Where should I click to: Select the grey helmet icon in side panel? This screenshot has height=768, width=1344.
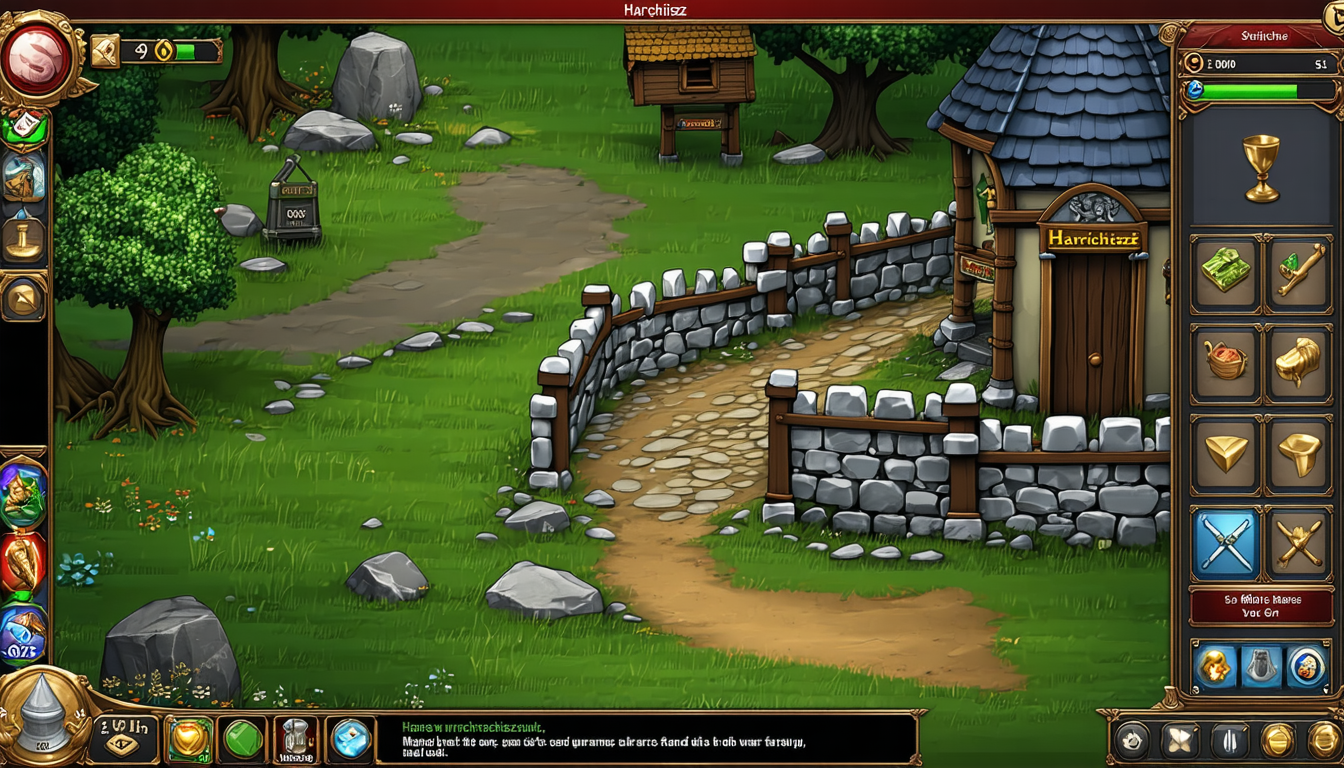click(1259, 667)
